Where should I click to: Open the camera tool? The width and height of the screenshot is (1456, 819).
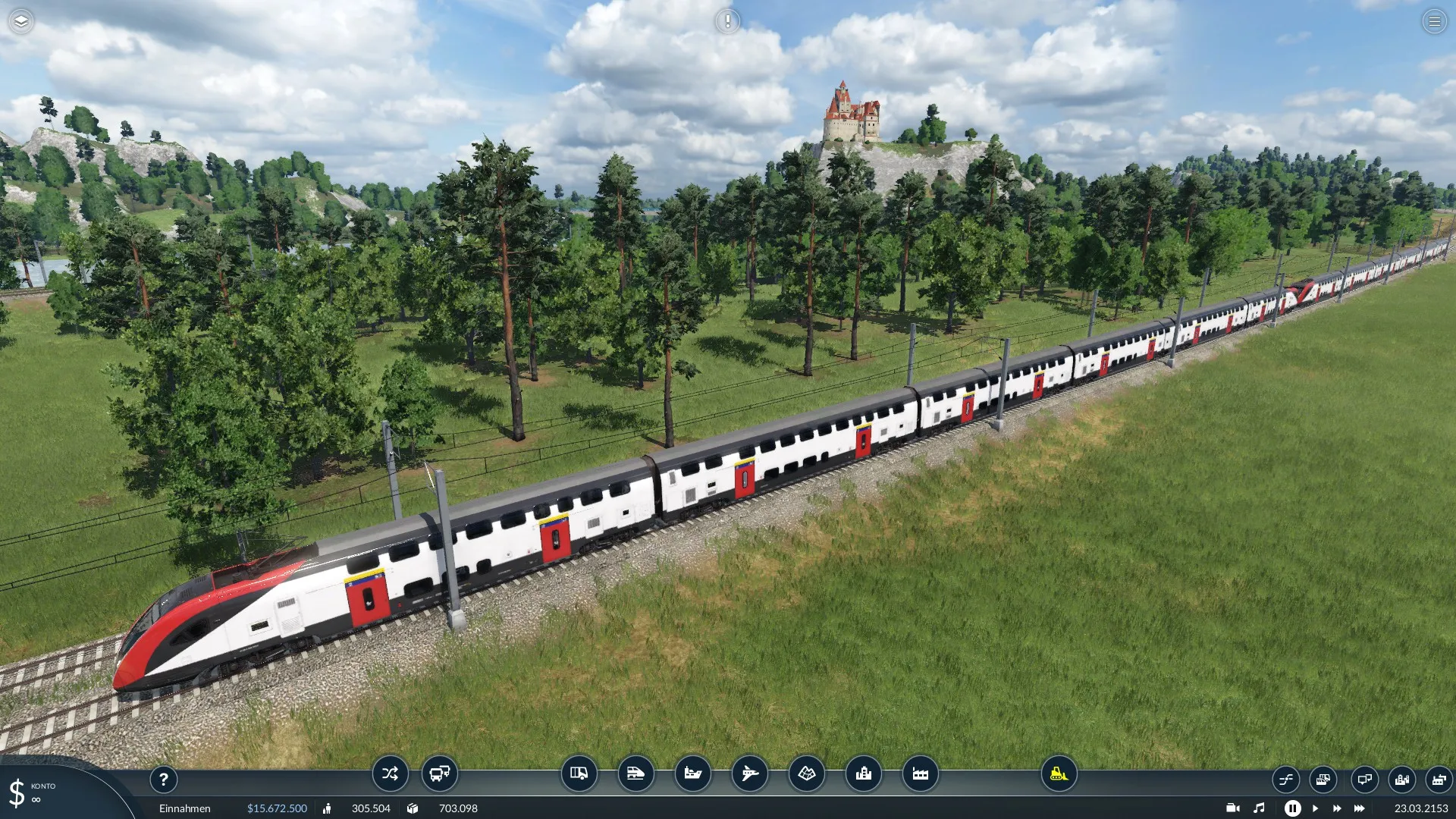point(1233,808)
